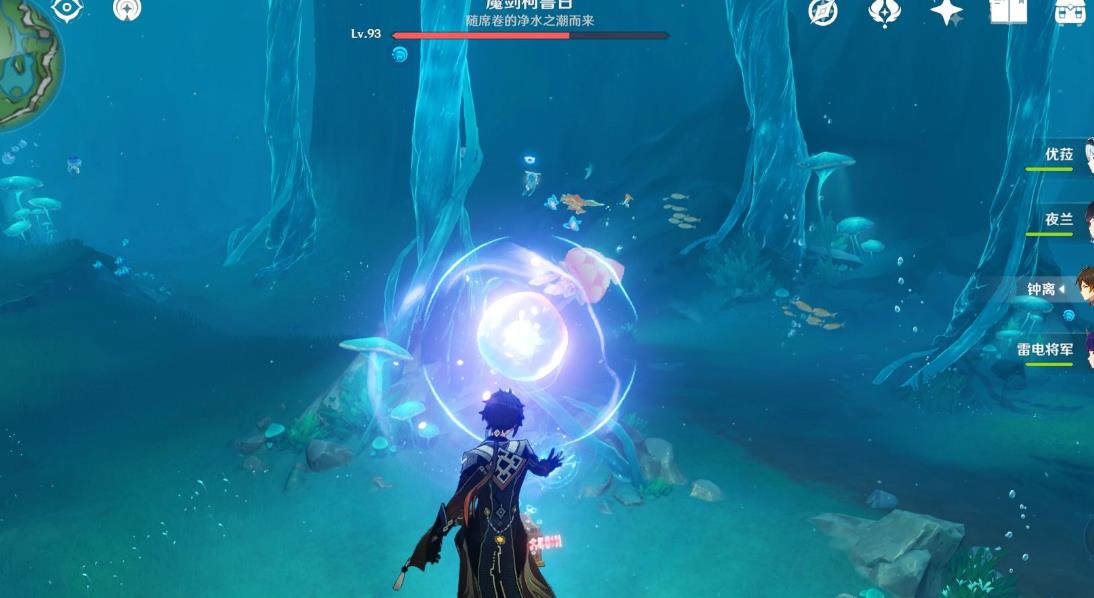Switch to party member 夜兰

click(1060, 221)
